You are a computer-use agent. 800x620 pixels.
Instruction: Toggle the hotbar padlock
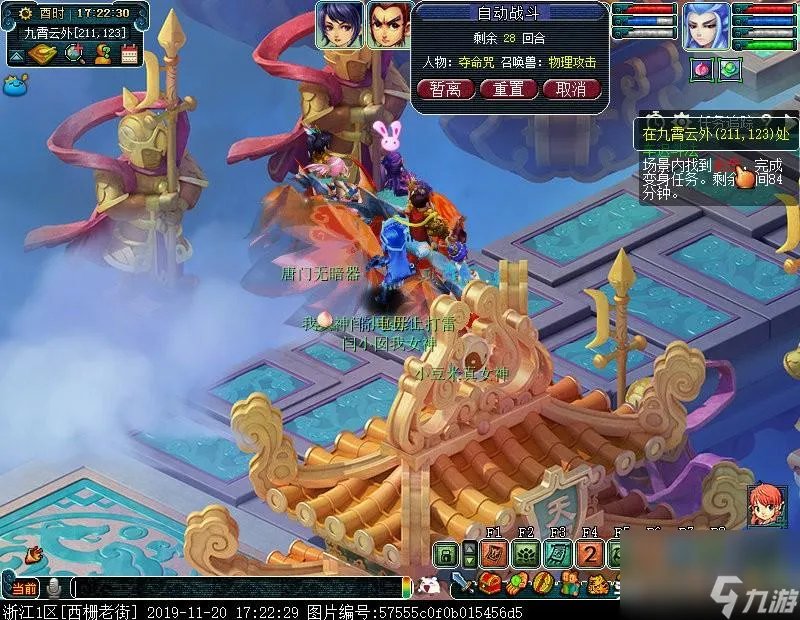coord(445,555)
